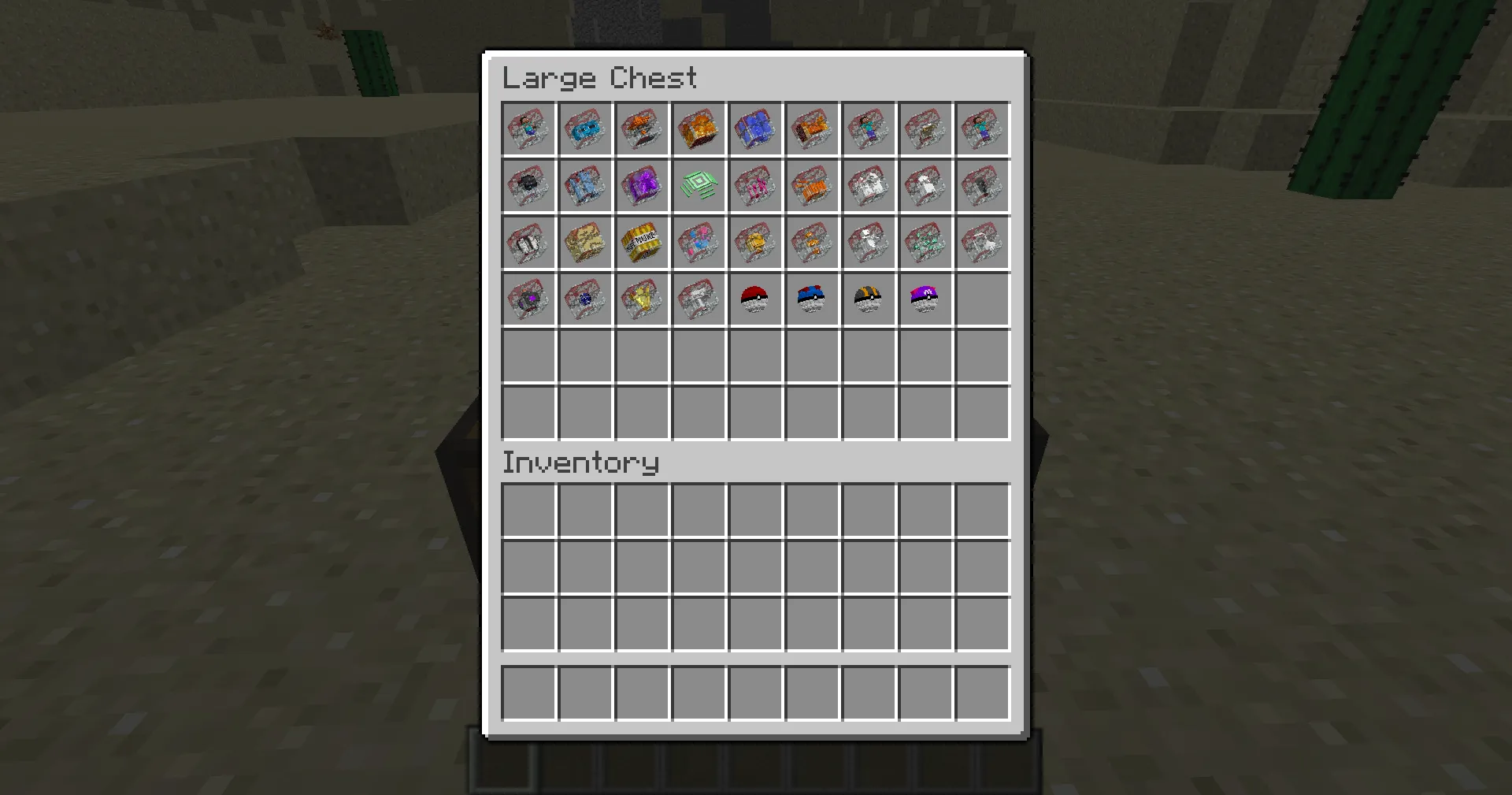Click the empty slot beside the Master Ball
Image resolution: width=1512 pixels, height=795 pixels.
pyautogui.click(x=982, y=299)
